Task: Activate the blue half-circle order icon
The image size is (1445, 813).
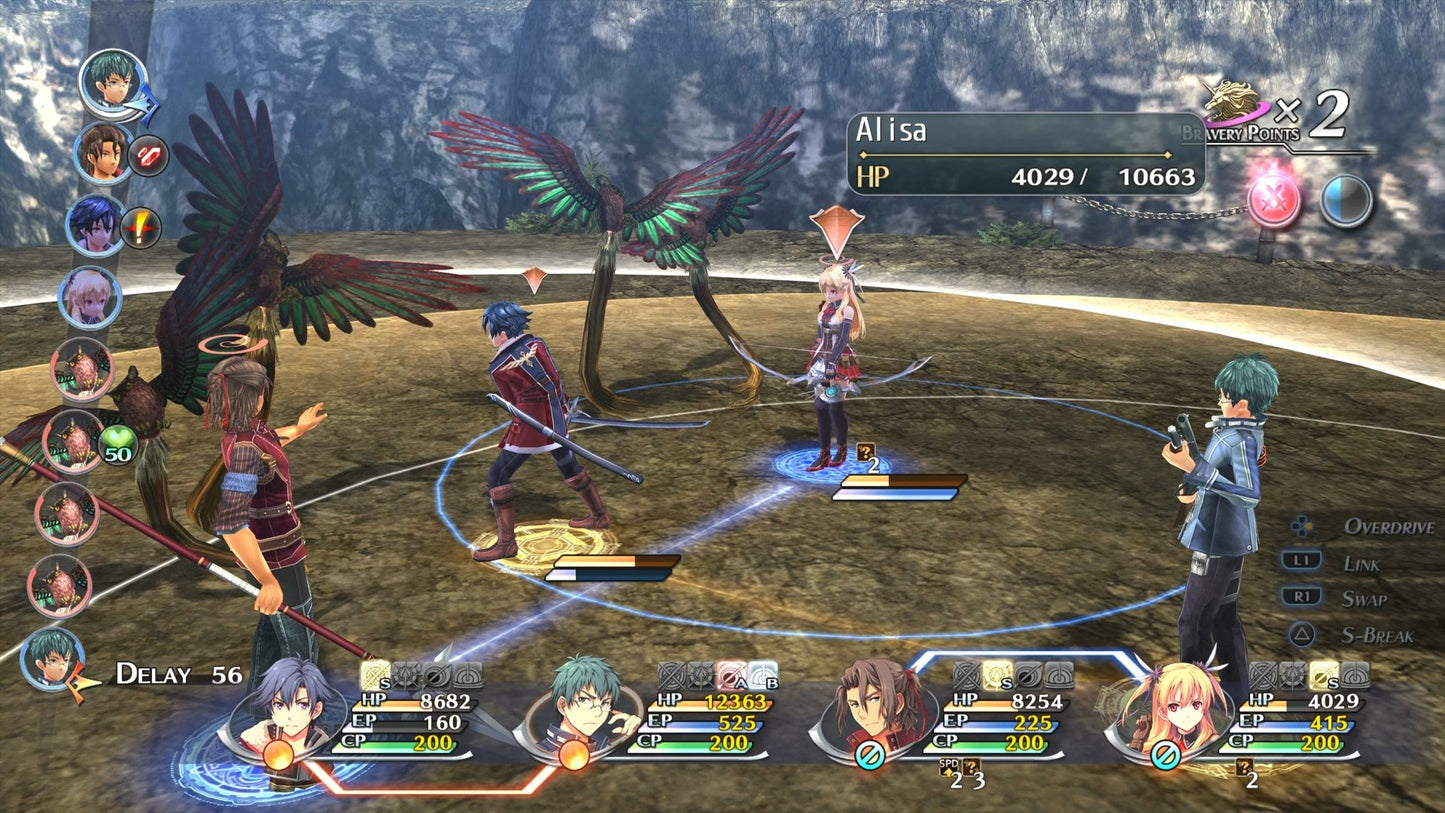Action: click(x=1345, y=200)
